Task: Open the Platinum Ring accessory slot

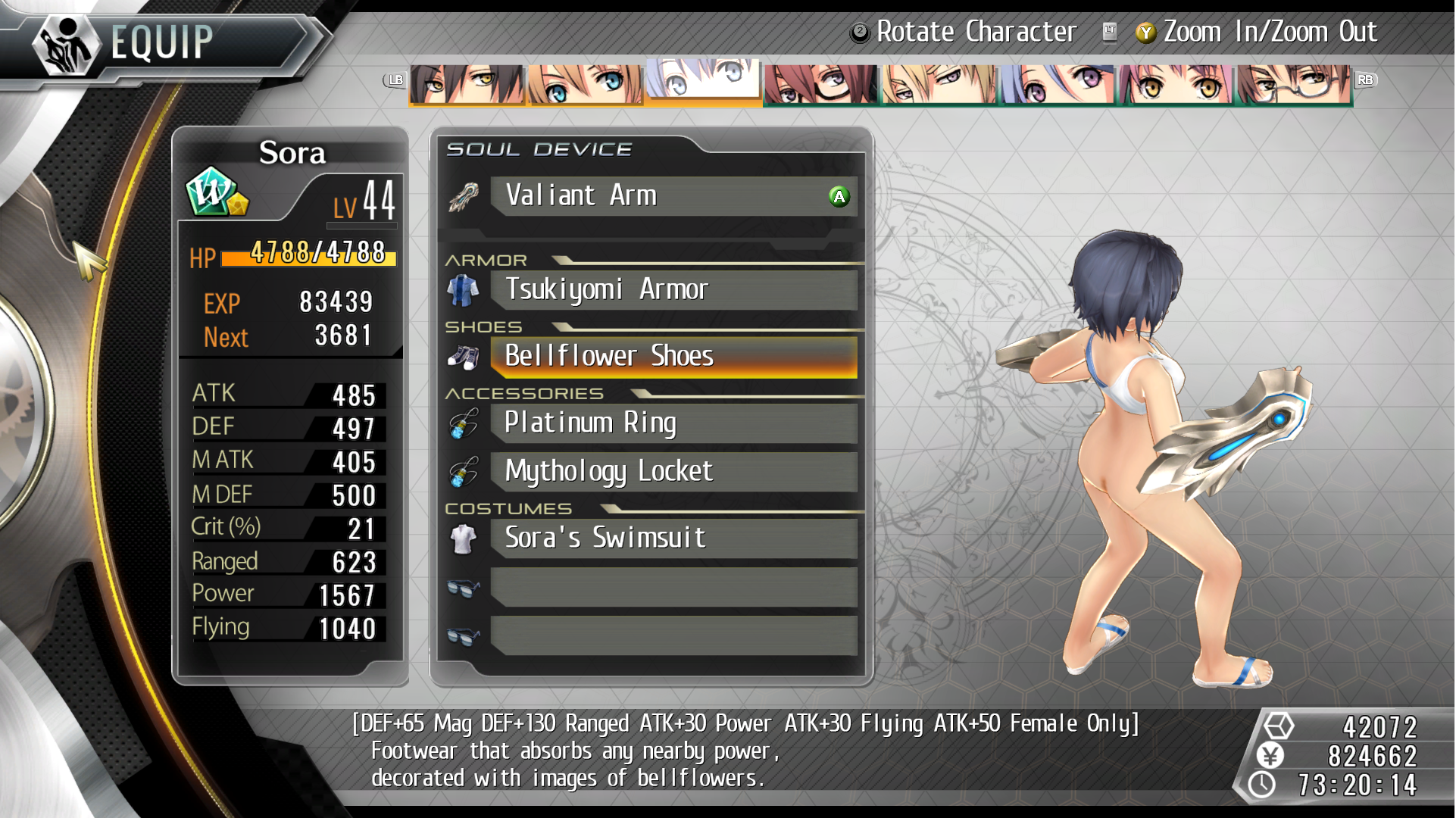Action: 673,423
